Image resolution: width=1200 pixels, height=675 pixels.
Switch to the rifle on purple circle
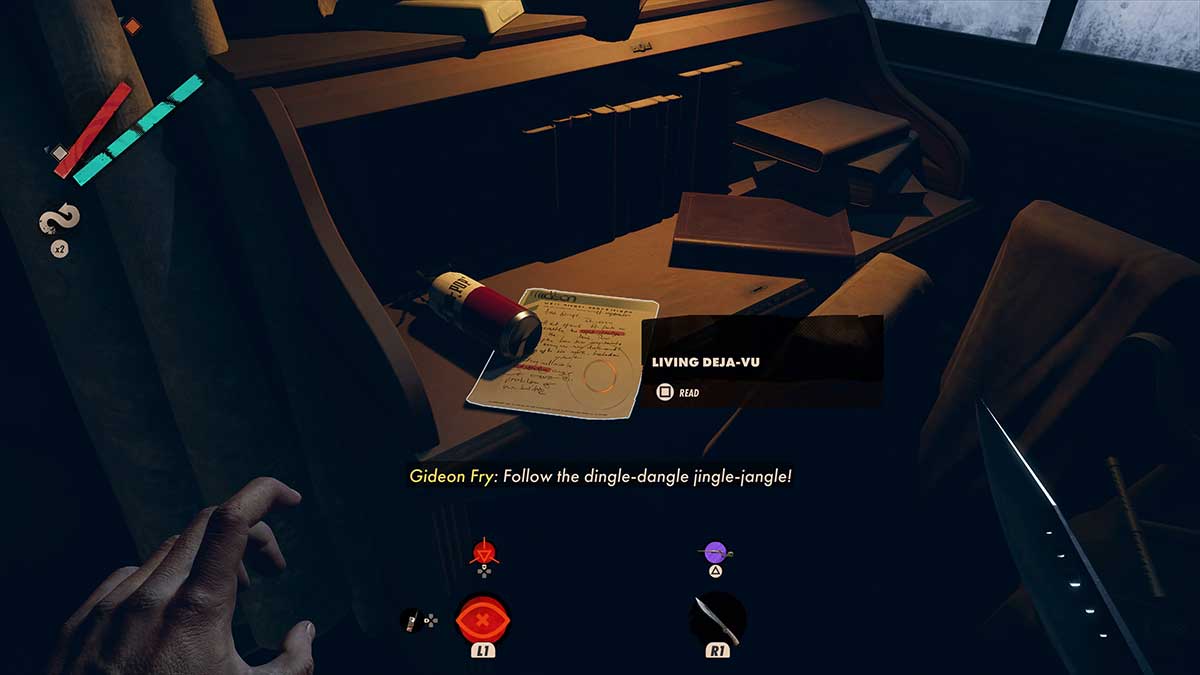715,551
